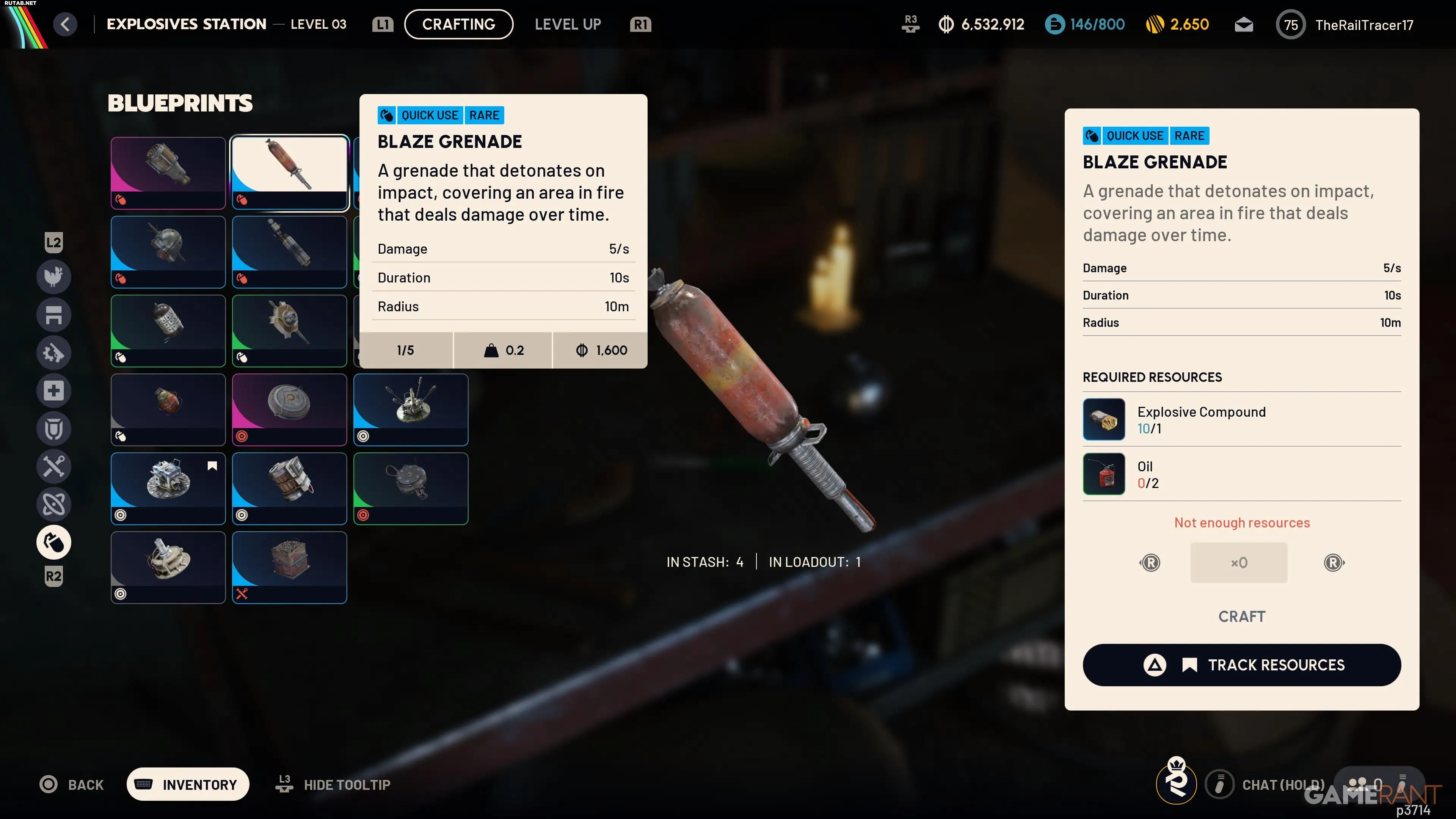Screen dimensions: 1456x819
Task: Open the crossed tools utility station icon
Action: pos(54,466)
